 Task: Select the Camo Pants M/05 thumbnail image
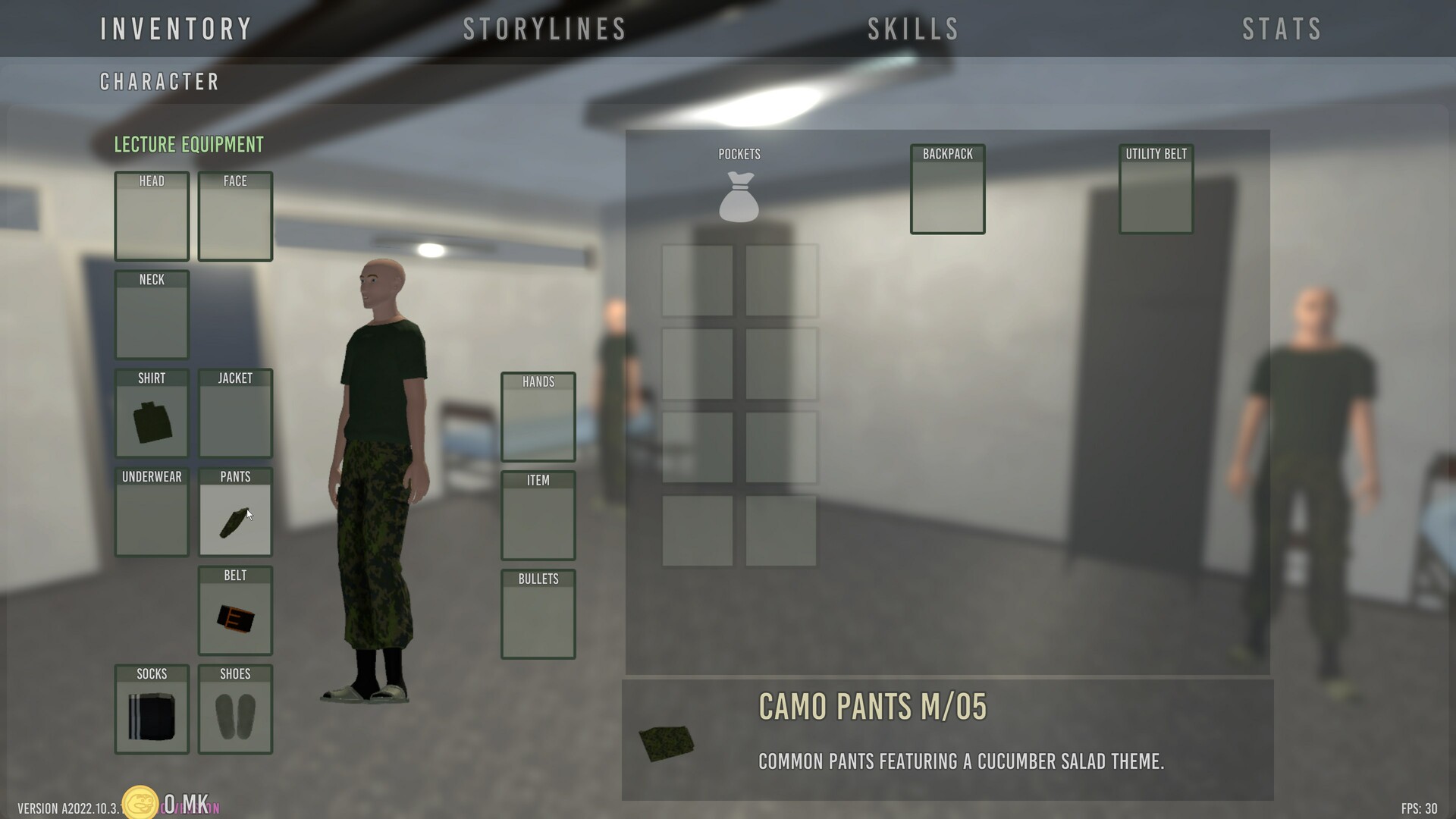click(667, 742)
